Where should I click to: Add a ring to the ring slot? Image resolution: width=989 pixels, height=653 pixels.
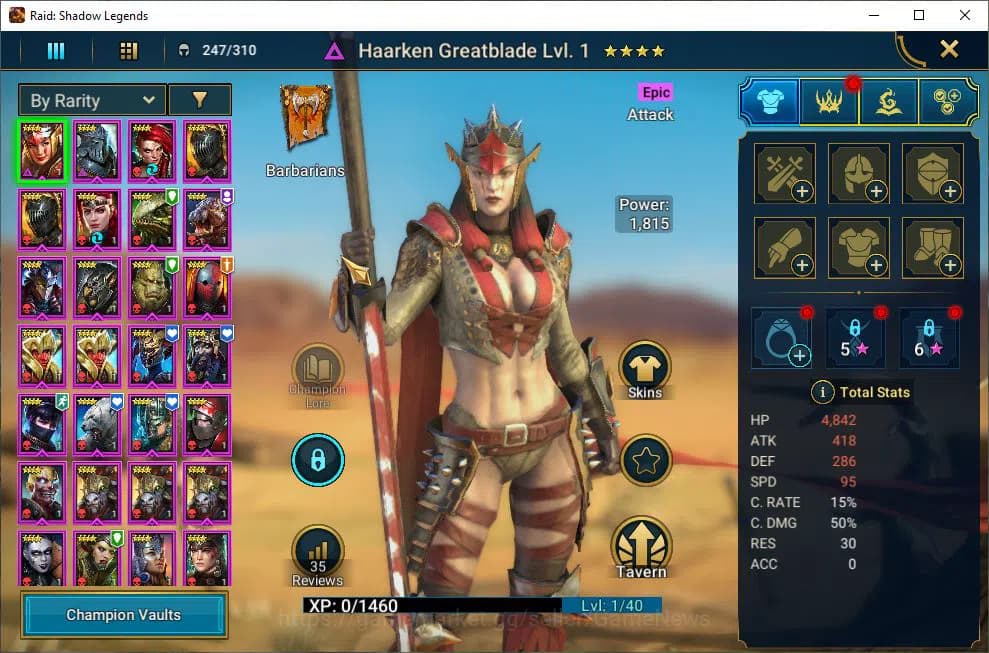pyautogui.click(x=784, y=336)
